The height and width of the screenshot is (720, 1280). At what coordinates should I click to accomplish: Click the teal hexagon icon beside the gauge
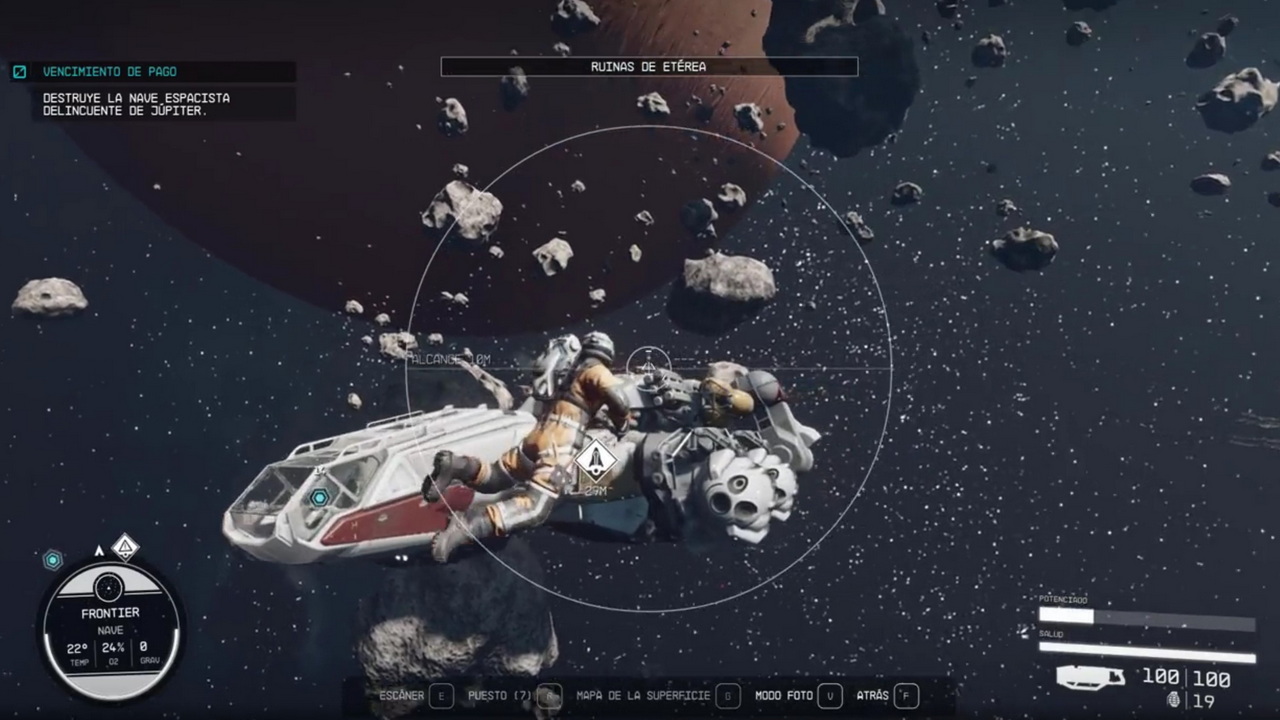[53, 560]
